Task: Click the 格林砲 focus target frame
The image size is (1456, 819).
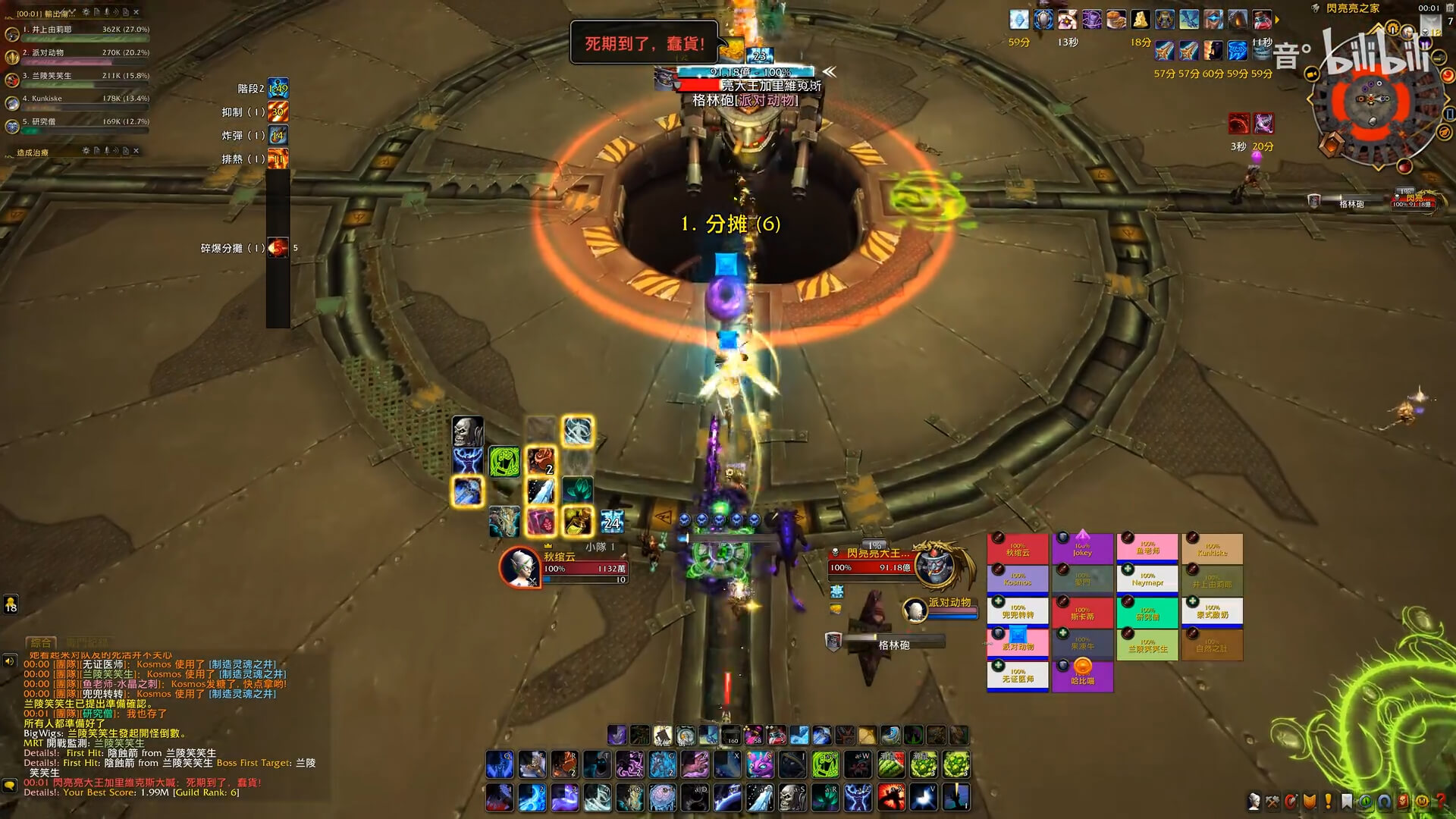Action: pyautogui.click(x=893, y=645)
